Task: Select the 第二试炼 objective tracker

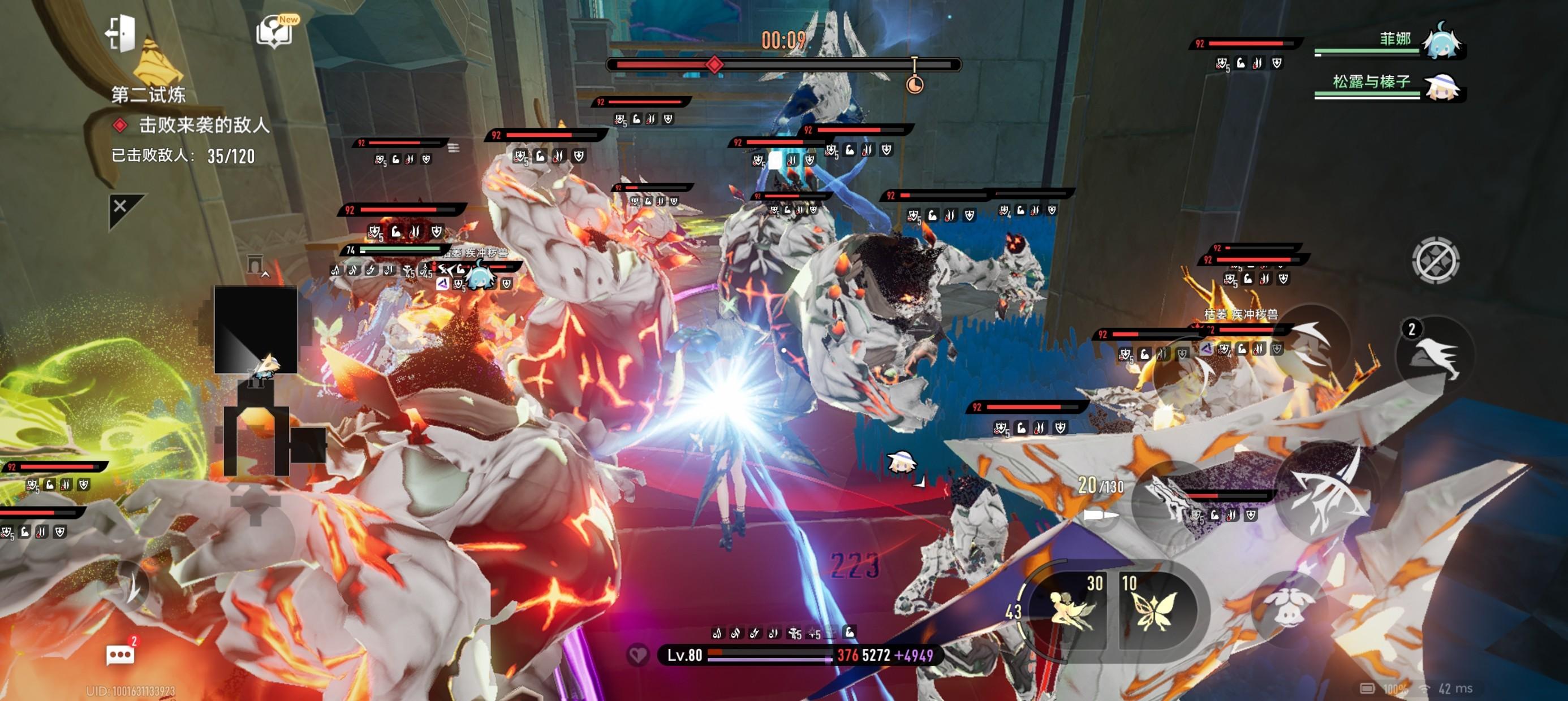Action: tap(148, 94)
